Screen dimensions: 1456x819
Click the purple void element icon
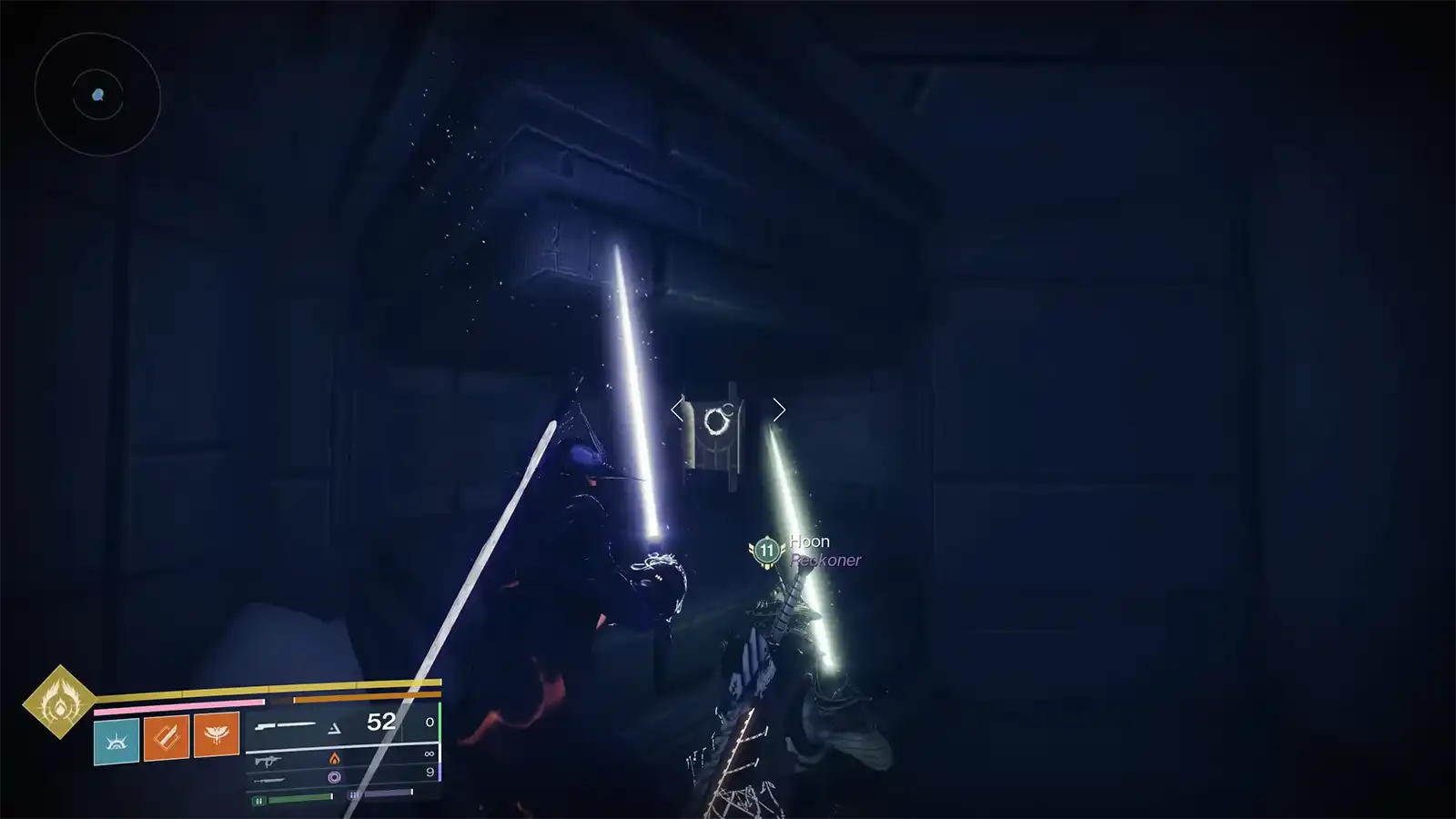coord(334,776)
